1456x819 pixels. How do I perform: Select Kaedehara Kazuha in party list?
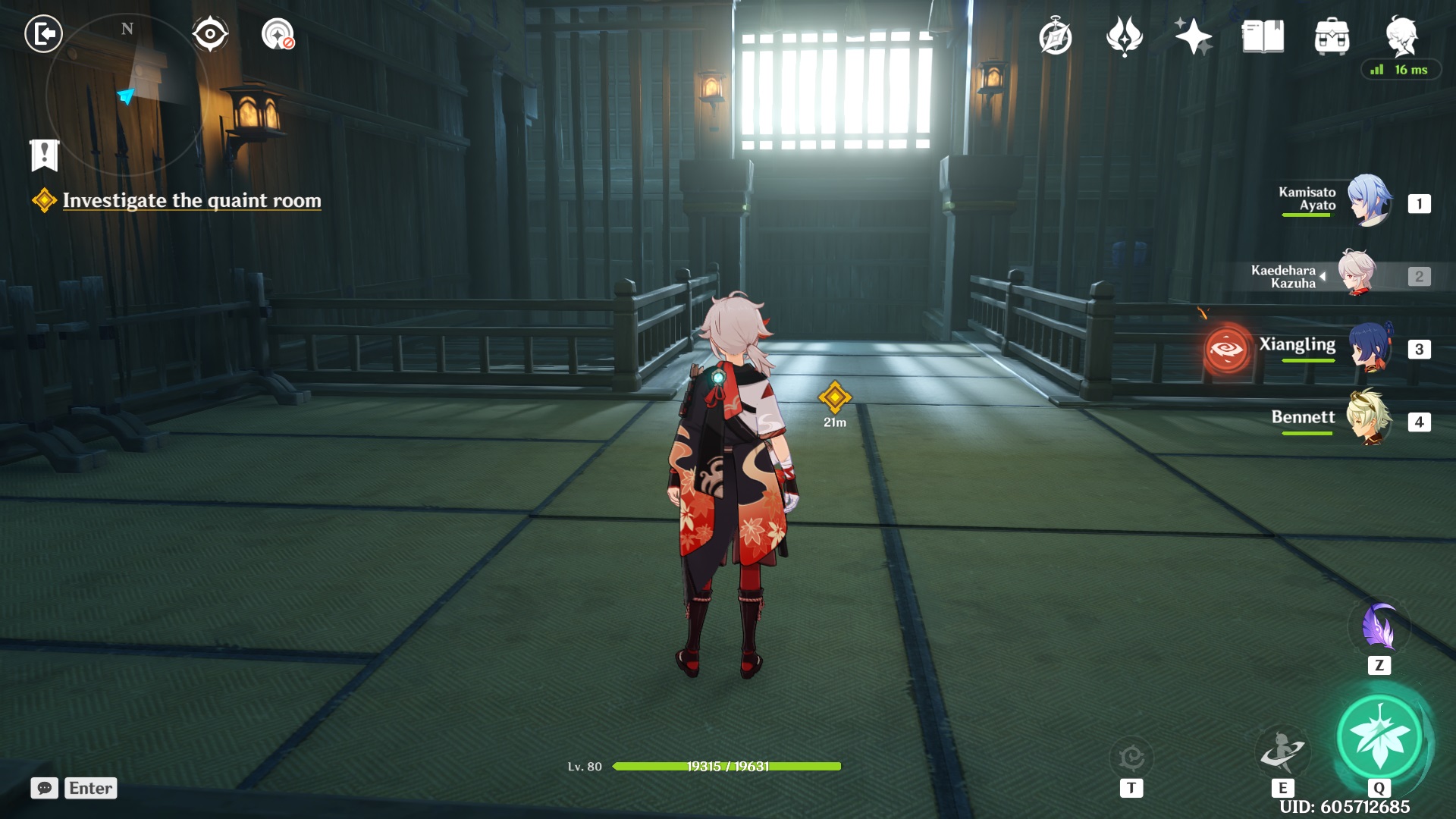(1357, 273)
